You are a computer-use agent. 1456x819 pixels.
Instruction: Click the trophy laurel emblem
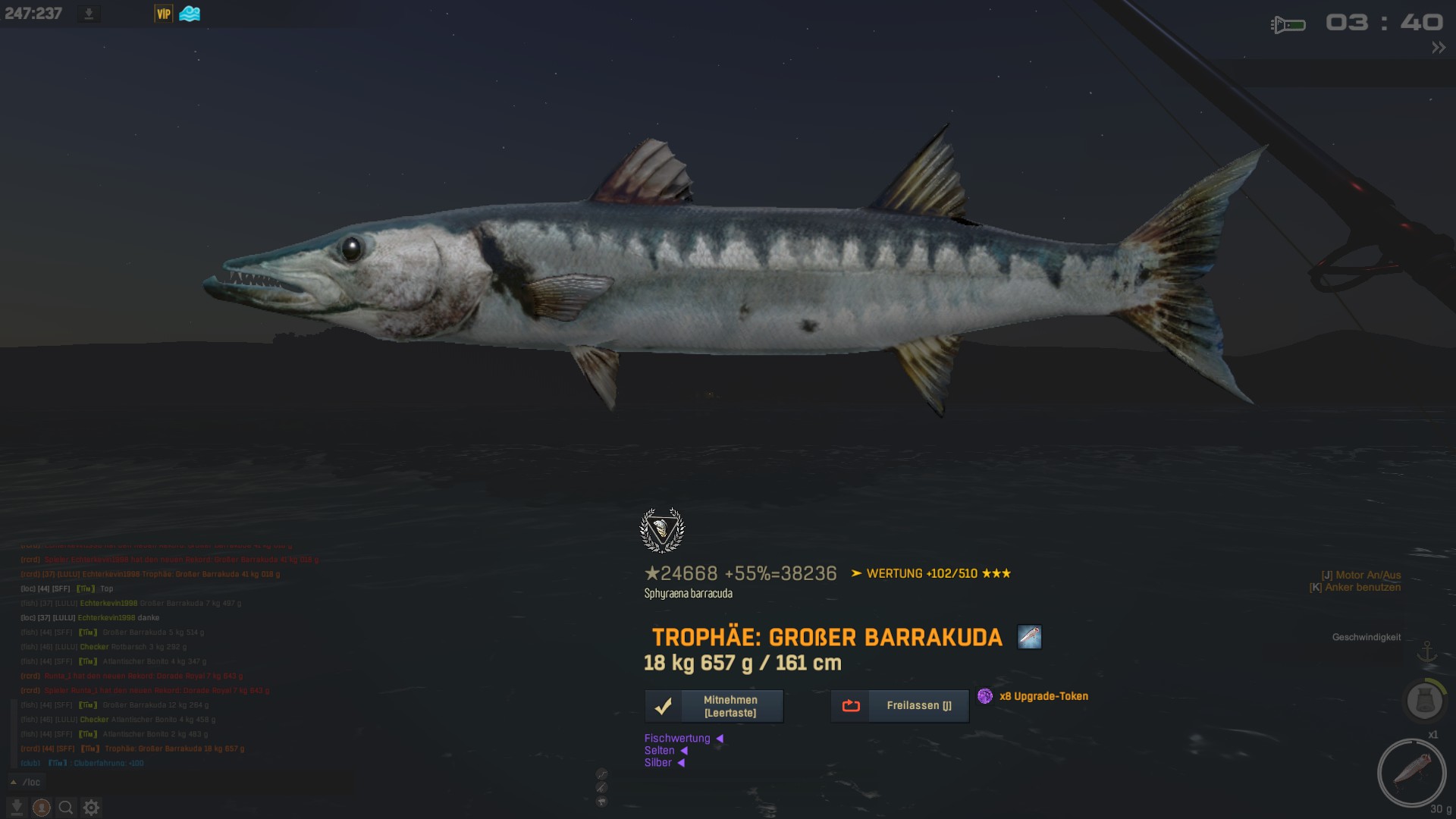(662, 529)
